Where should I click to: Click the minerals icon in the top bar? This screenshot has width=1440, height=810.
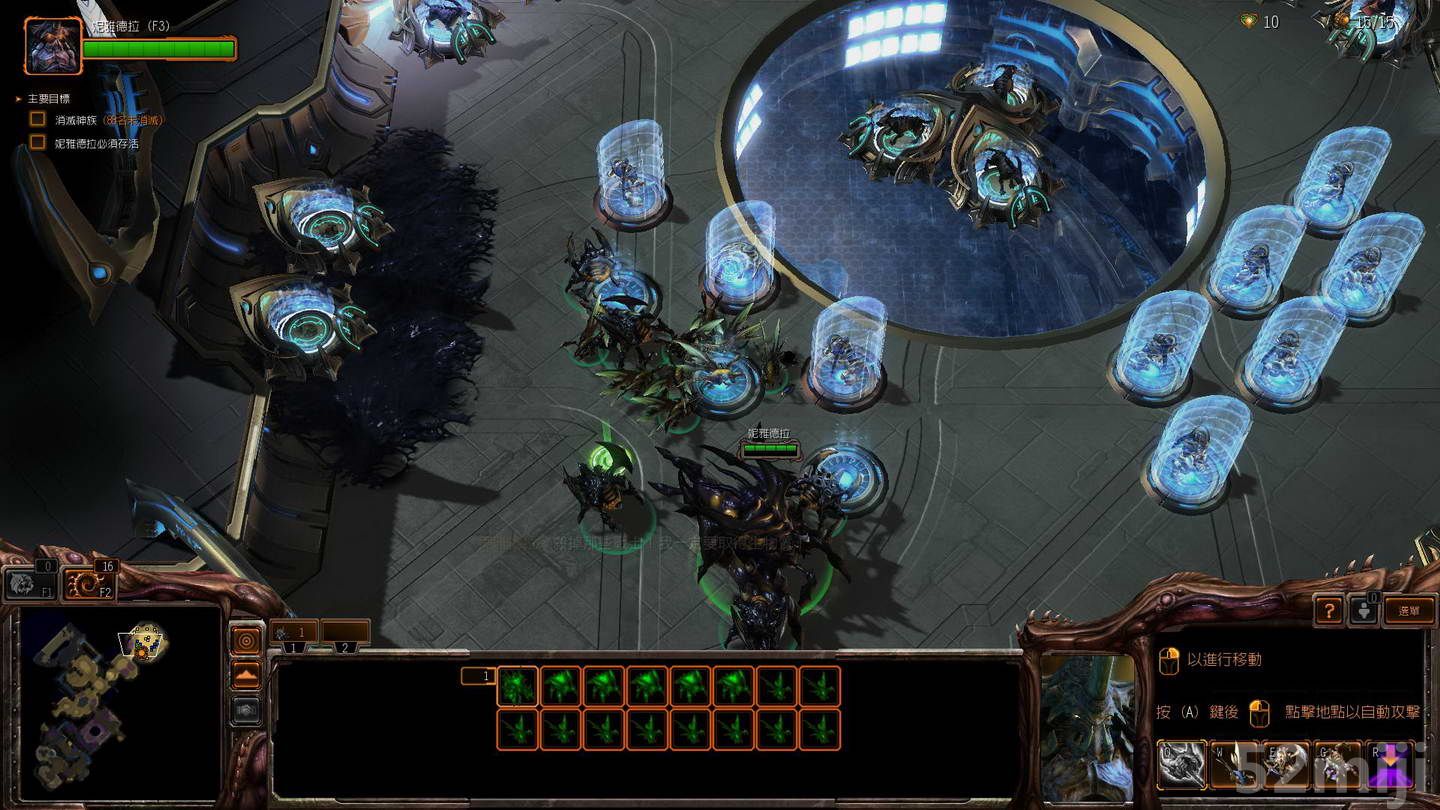[1246, 21]
